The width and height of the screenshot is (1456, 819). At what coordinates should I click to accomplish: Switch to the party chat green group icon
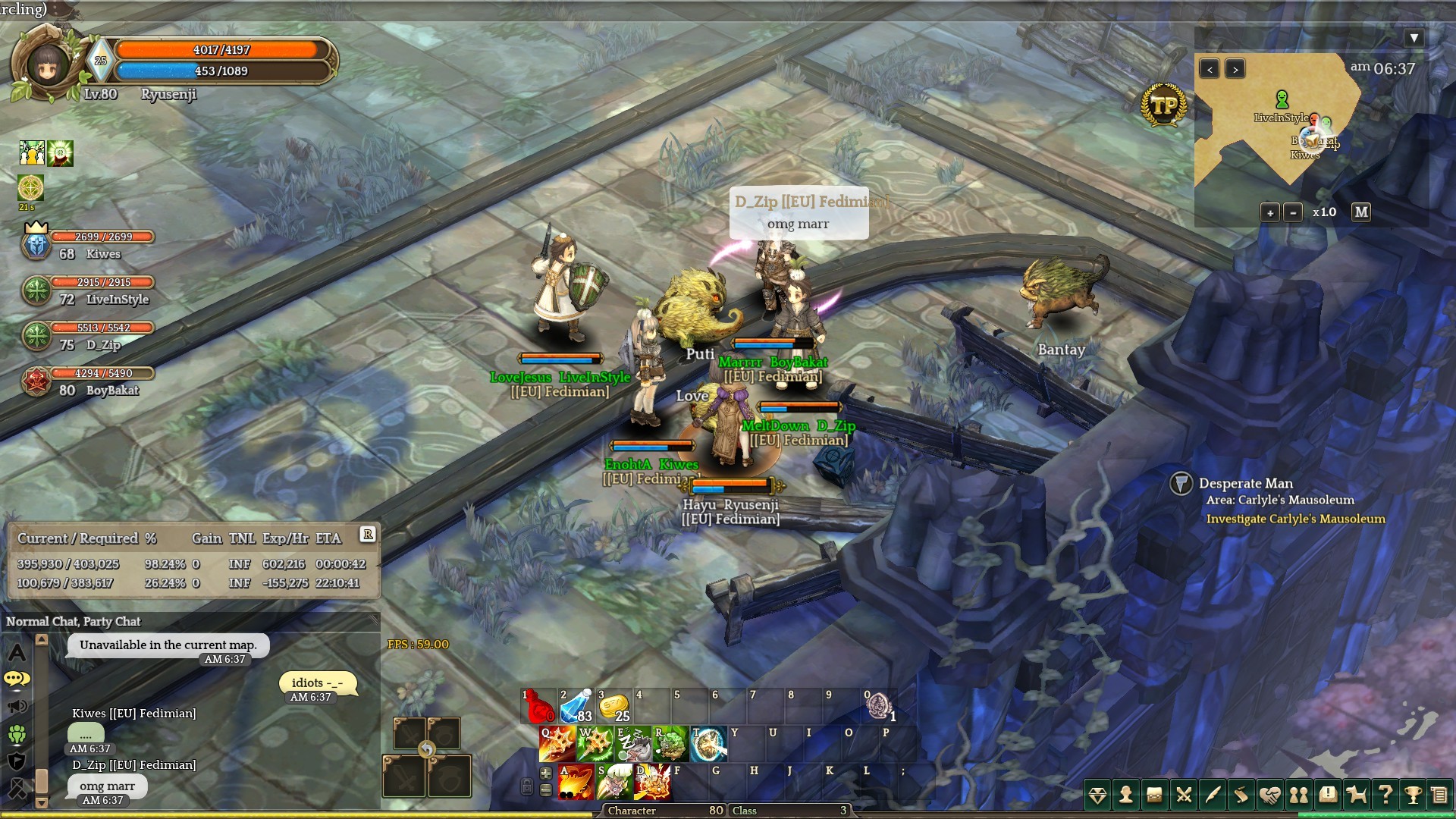[x=17, y=734]
